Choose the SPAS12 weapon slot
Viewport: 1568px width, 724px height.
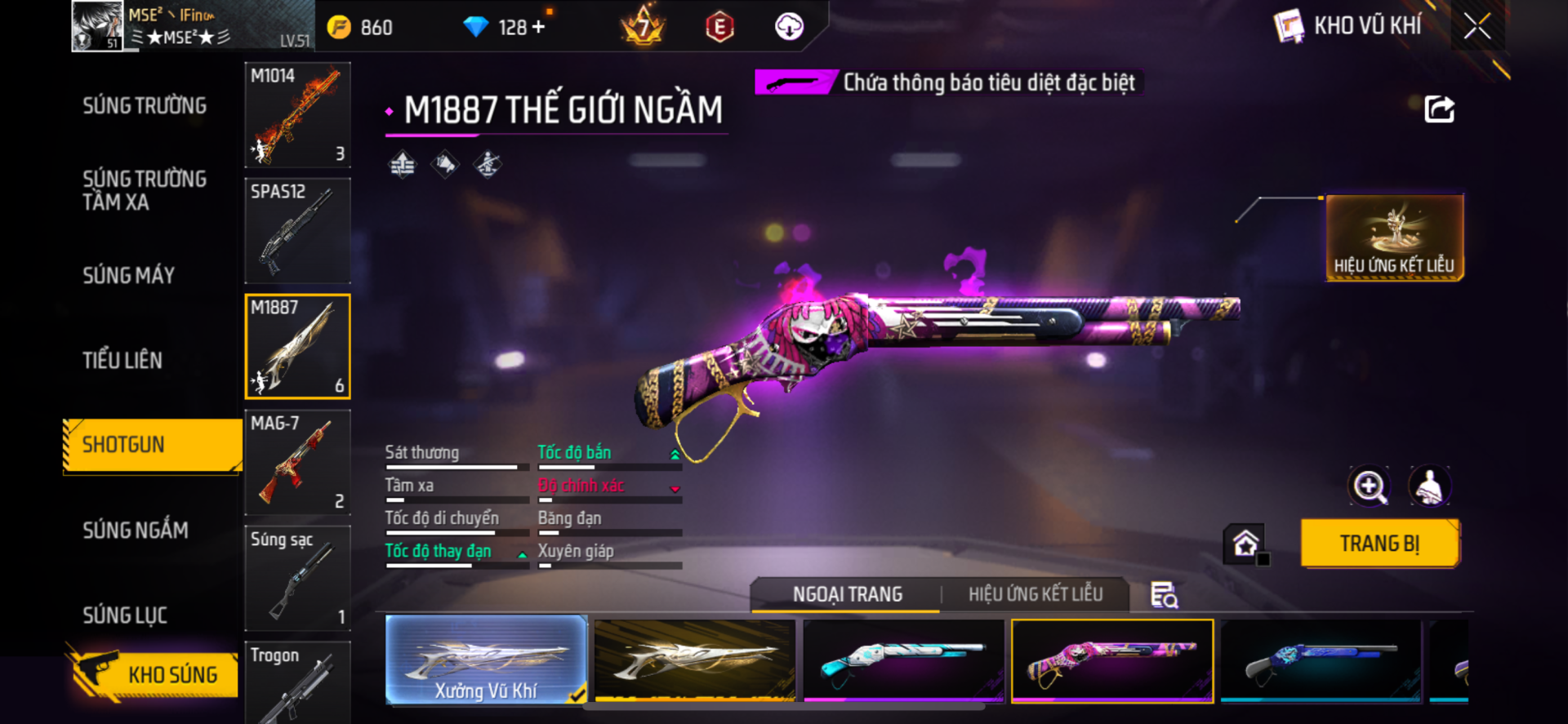tap(297, 231)
